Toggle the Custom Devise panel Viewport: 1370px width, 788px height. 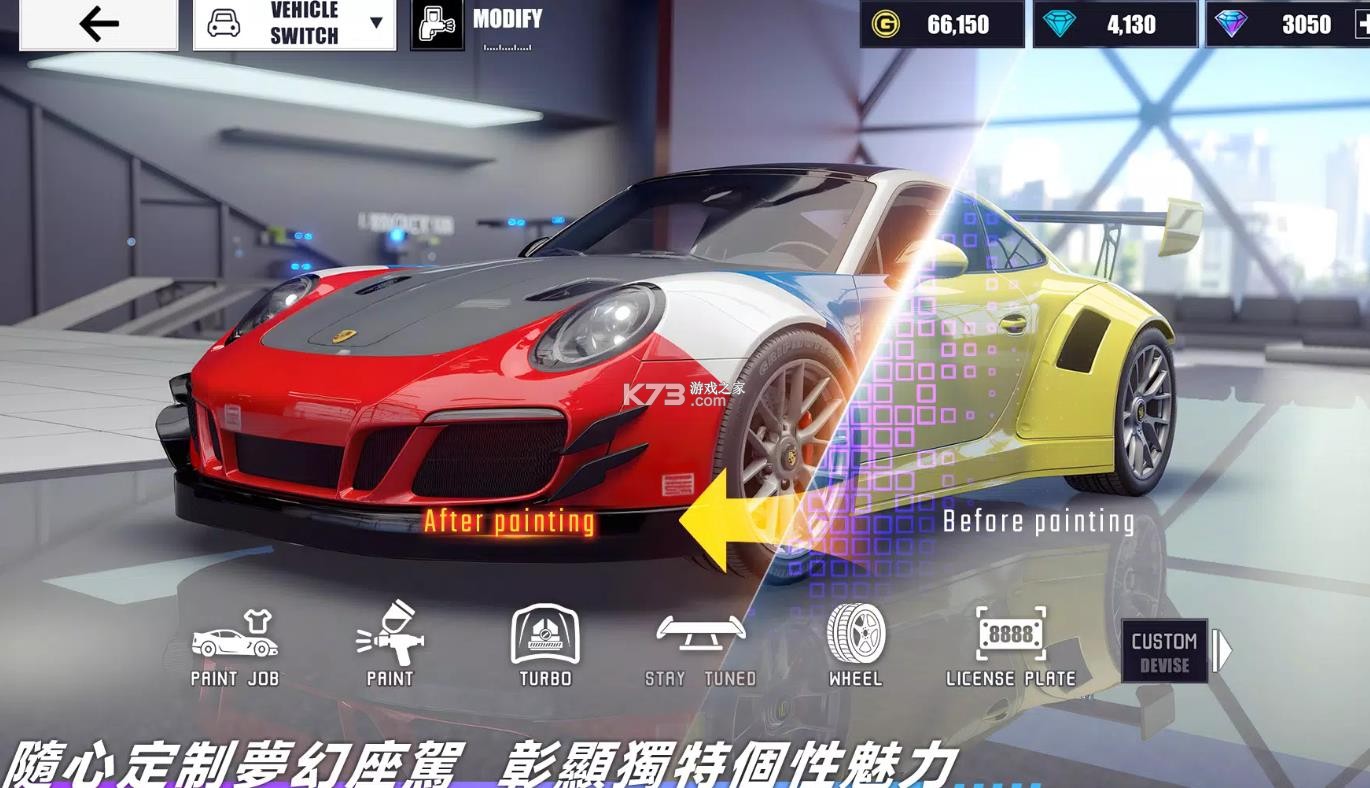[x=1165, y=652]
